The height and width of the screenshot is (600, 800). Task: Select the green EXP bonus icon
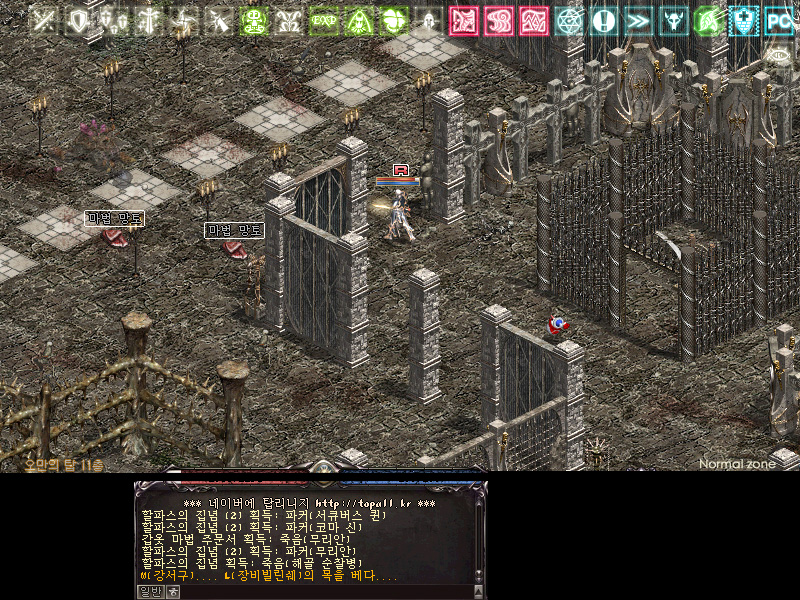tap(324, 20)
